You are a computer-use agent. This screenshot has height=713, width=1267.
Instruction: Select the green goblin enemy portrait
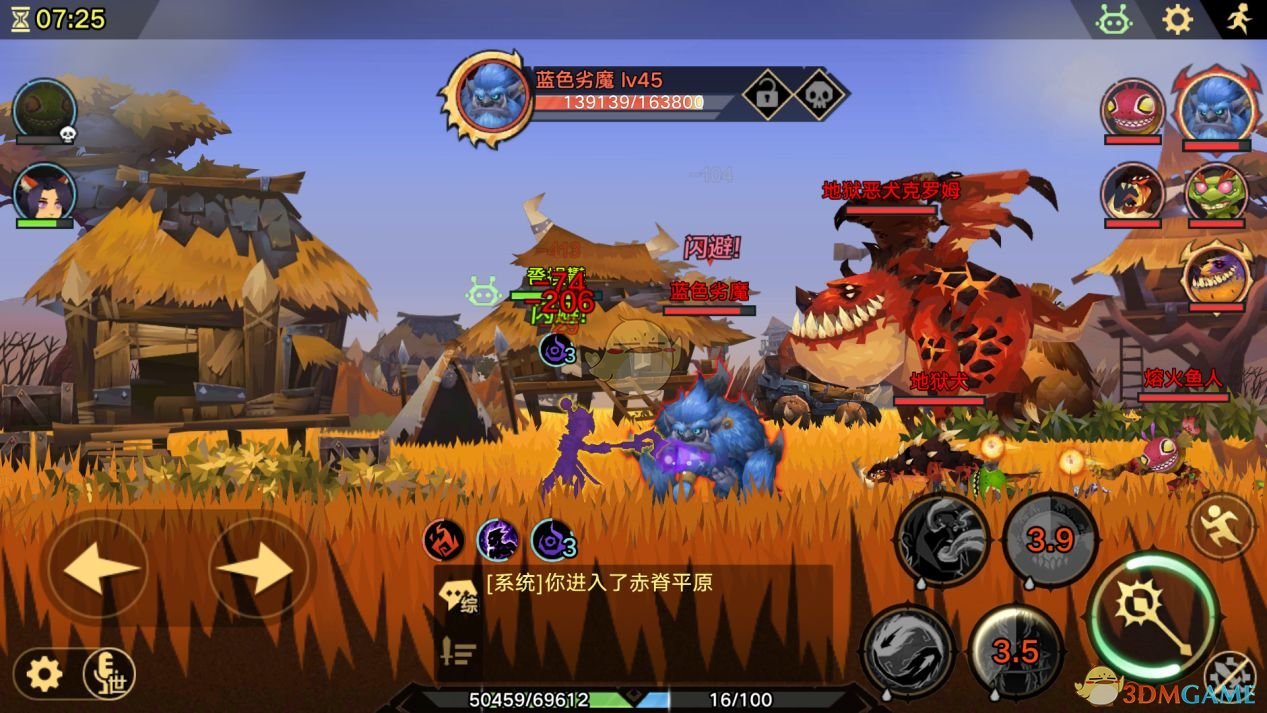point(1216,190)
